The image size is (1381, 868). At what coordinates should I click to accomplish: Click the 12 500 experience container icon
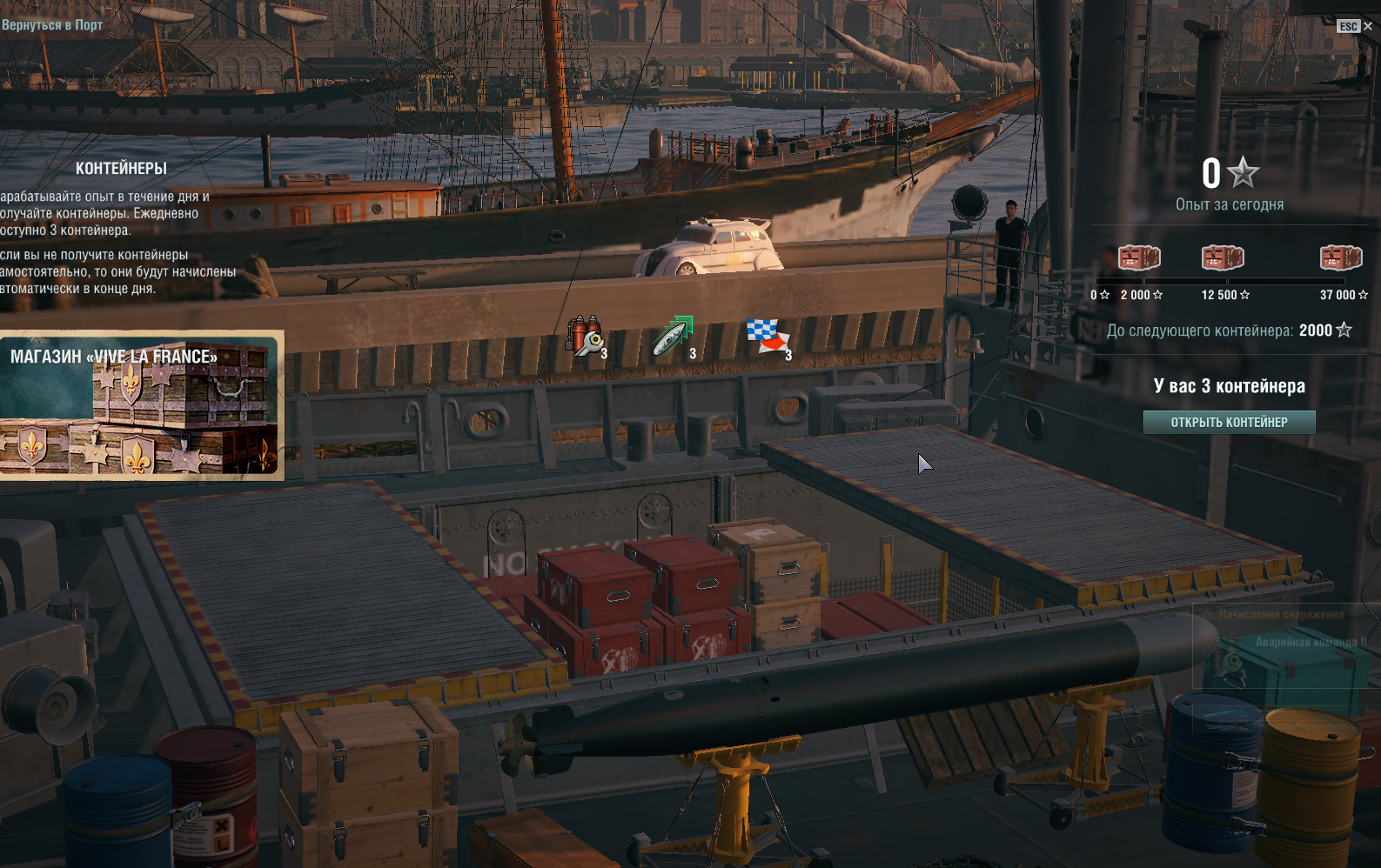click(x=1223, y=258)
